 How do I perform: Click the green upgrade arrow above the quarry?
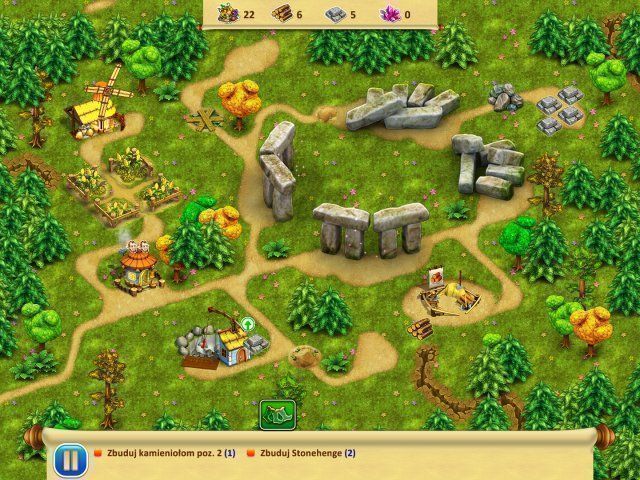[246, 323]
